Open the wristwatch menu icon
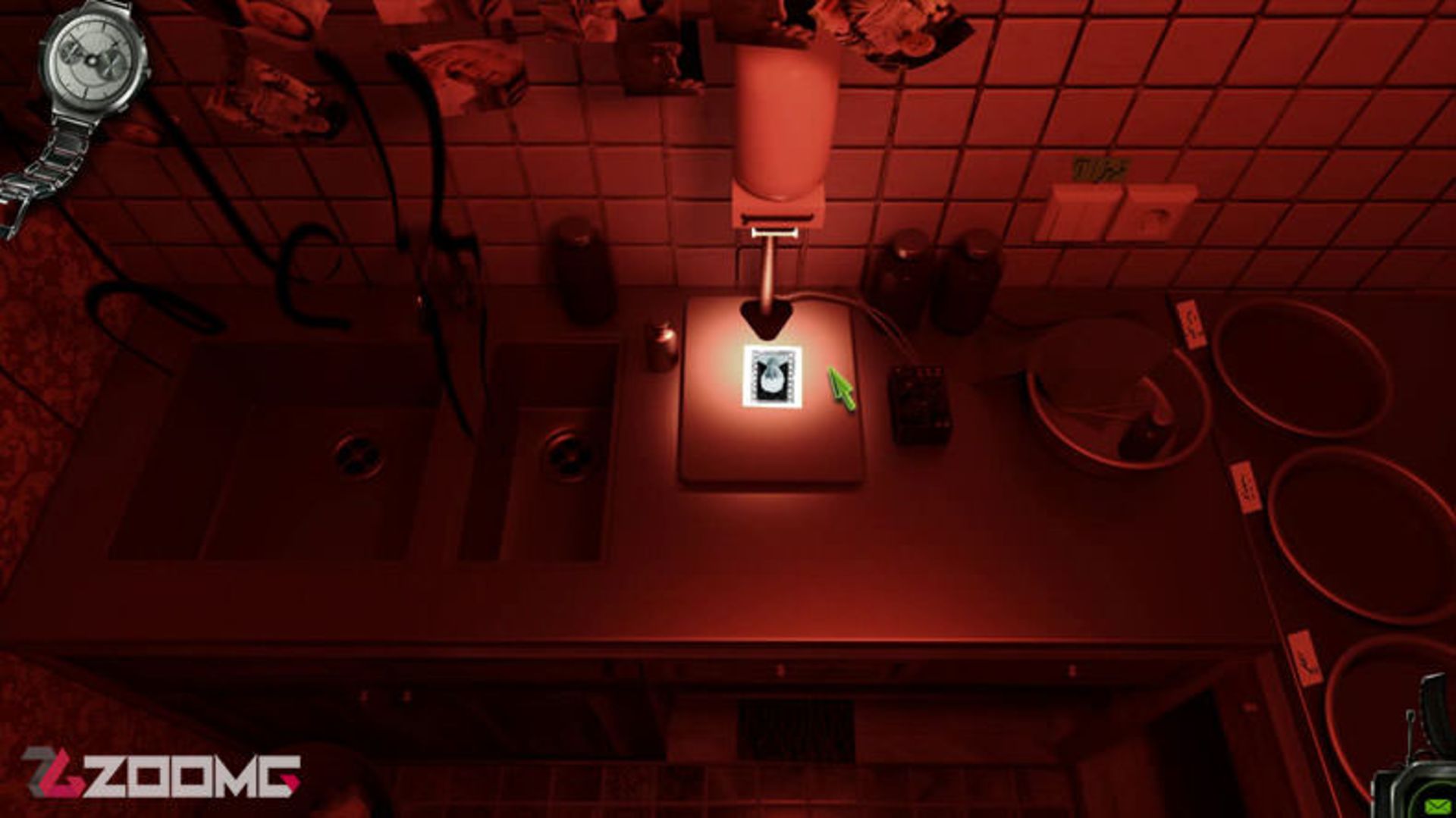Viewport: 1456px width, 818px height. click(94, 59)
